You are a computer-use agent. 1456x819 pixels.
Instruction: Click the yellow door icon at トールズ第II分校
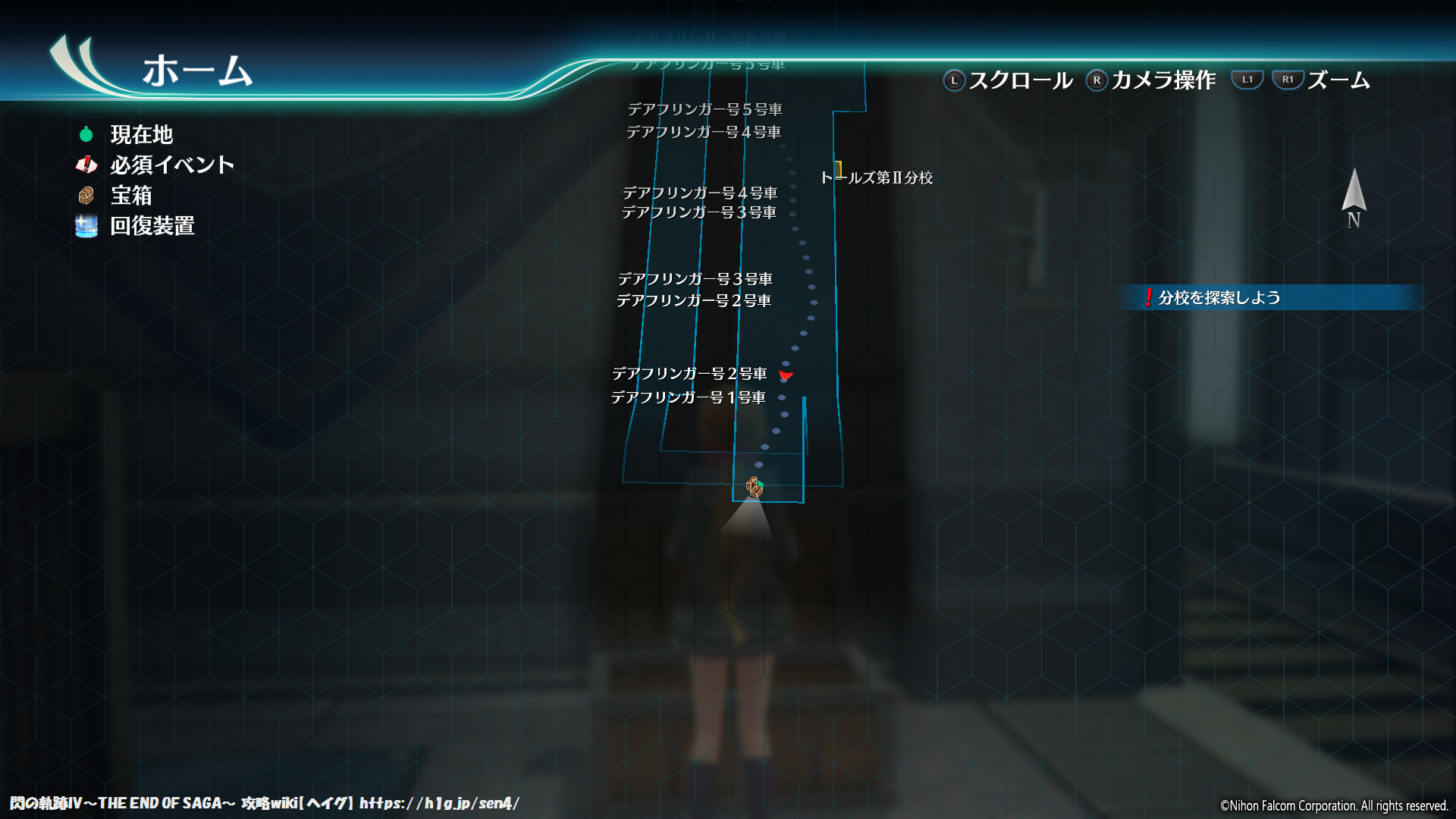[839, 168]
